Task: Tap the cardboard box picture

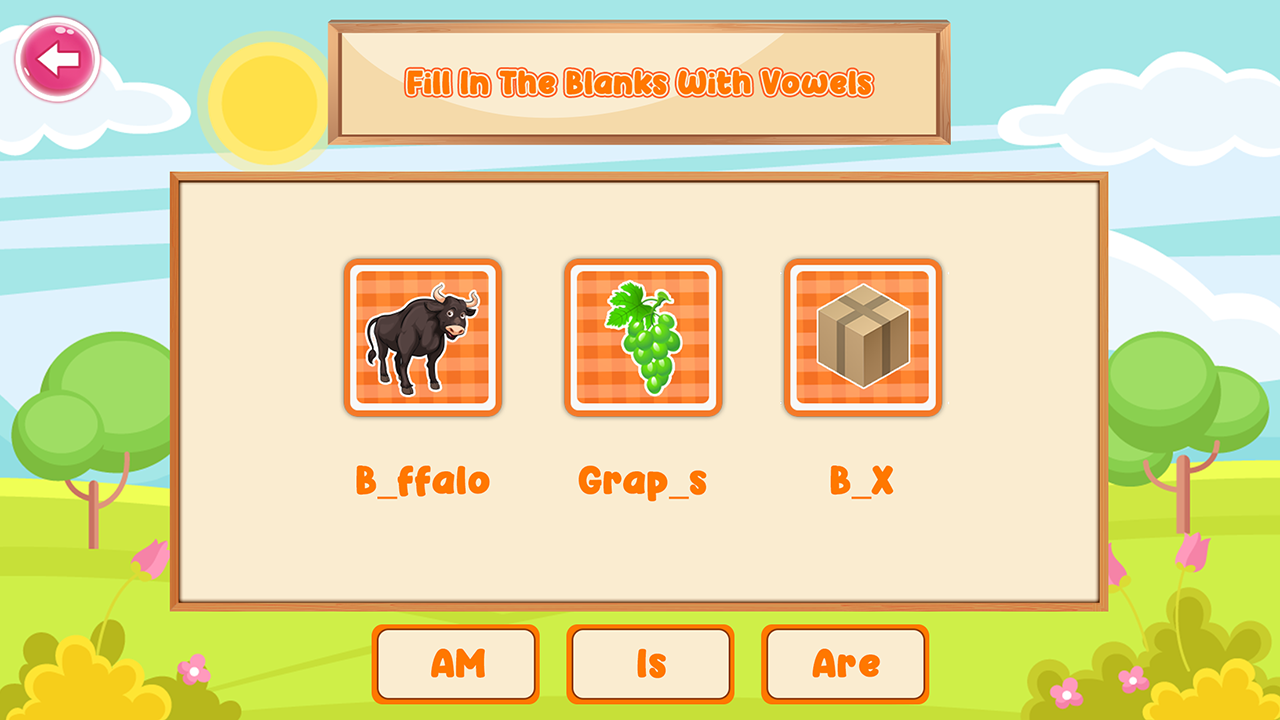Action: (x=862, y=337)
